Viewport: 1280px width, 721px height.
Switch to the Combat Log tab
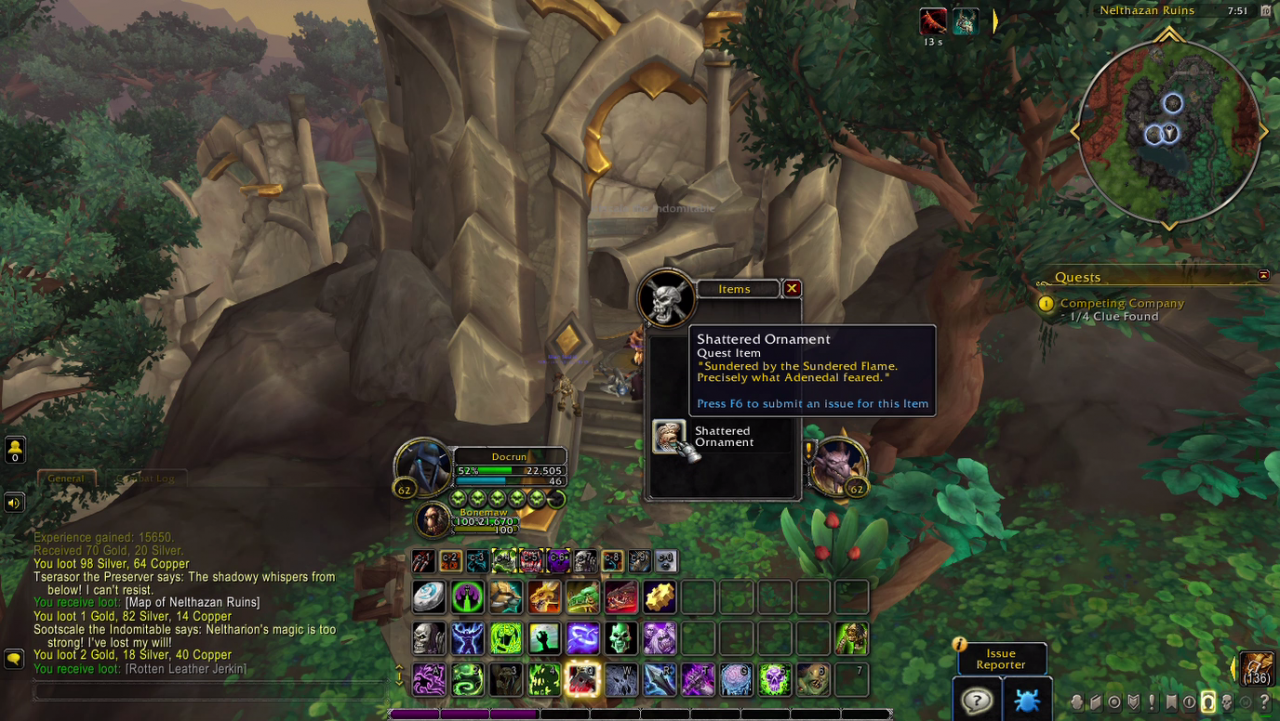[x=143, y=478]
